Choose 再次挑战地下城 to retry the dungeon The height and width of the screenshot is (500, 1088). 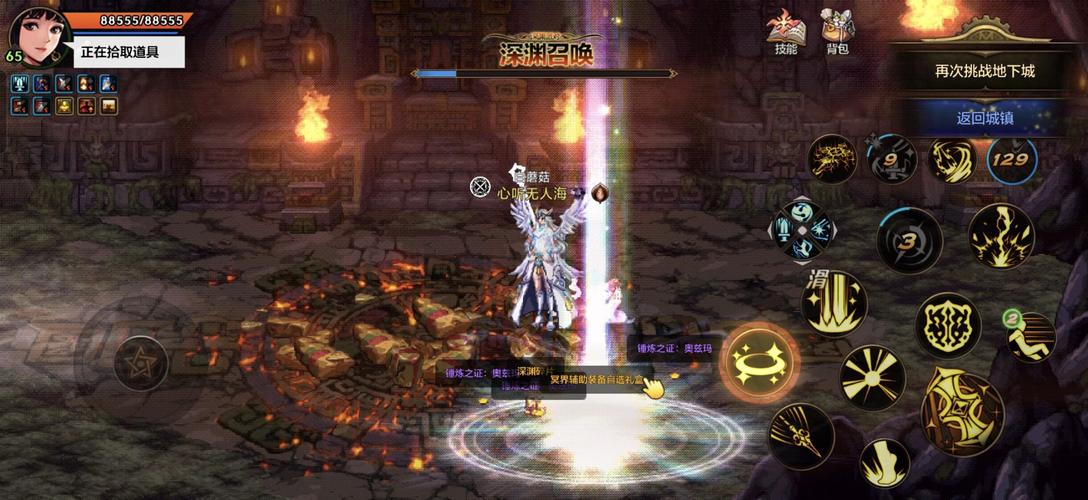tap(984, 71)
